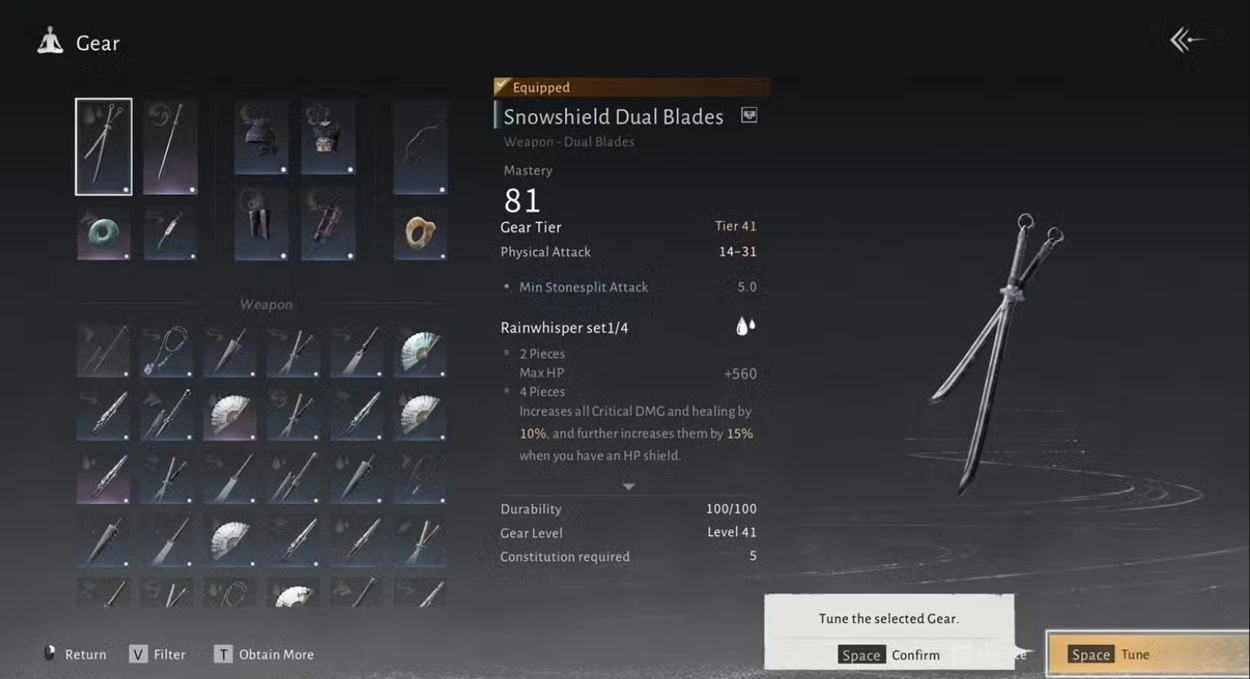1250x679 pixels.
Task: Choose the equipped bracer armor slot
Action: [x=328, y=223]
